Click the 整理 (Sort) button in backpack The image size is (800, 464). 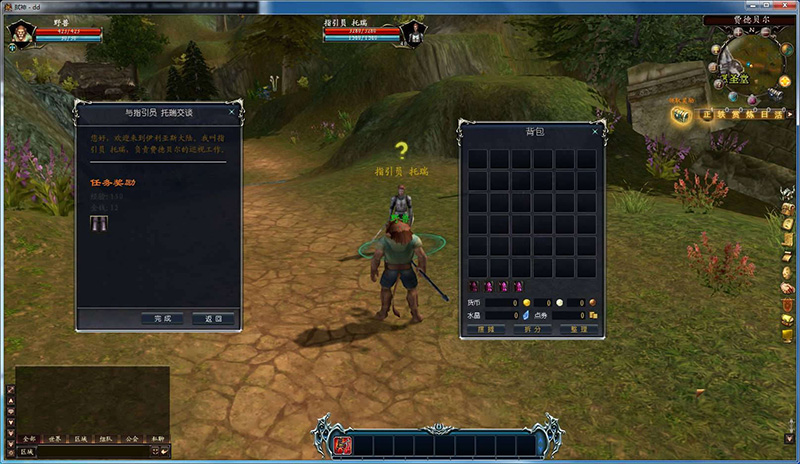(579, 329)
